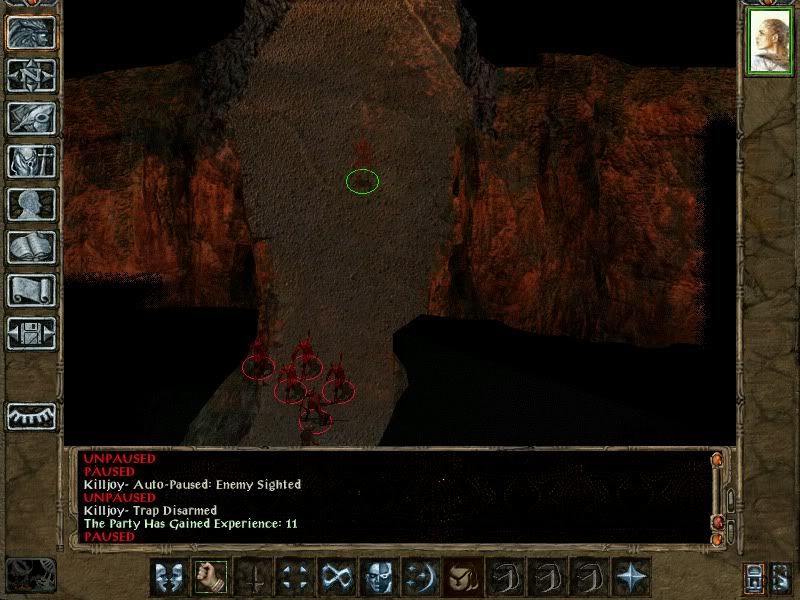The height and width of the screenshot is (600, 800).
Task: Activate the stealth mask-face button
Action: [377, 577]
